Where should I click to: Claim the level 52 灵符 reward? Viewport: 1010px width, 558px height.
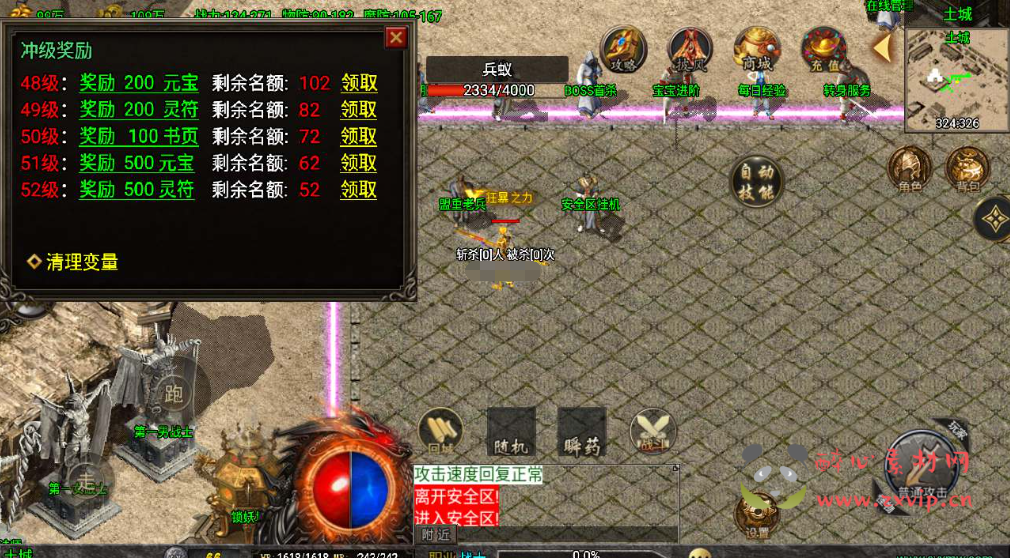359,189
